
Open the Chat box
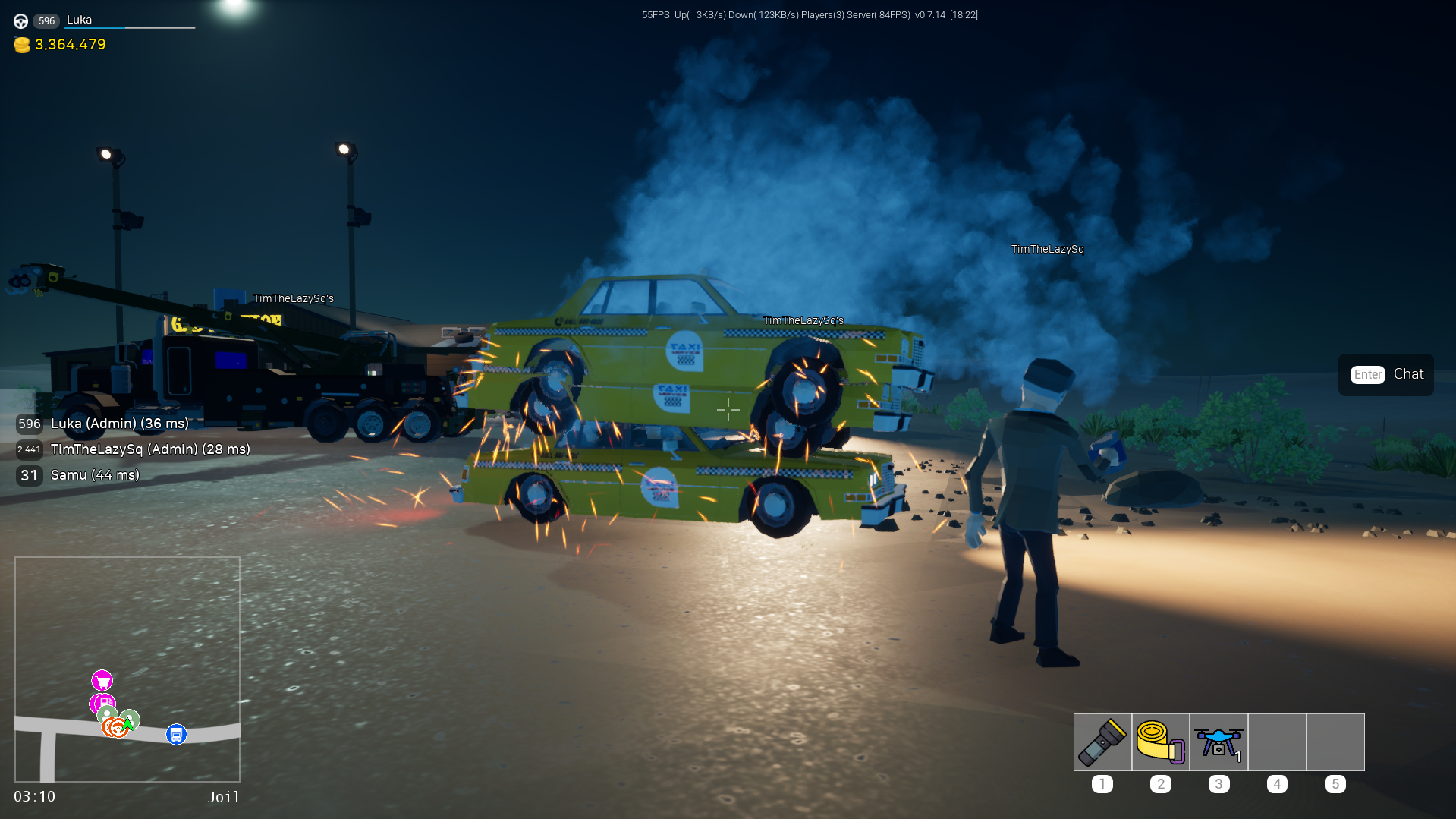(1385, 374)
